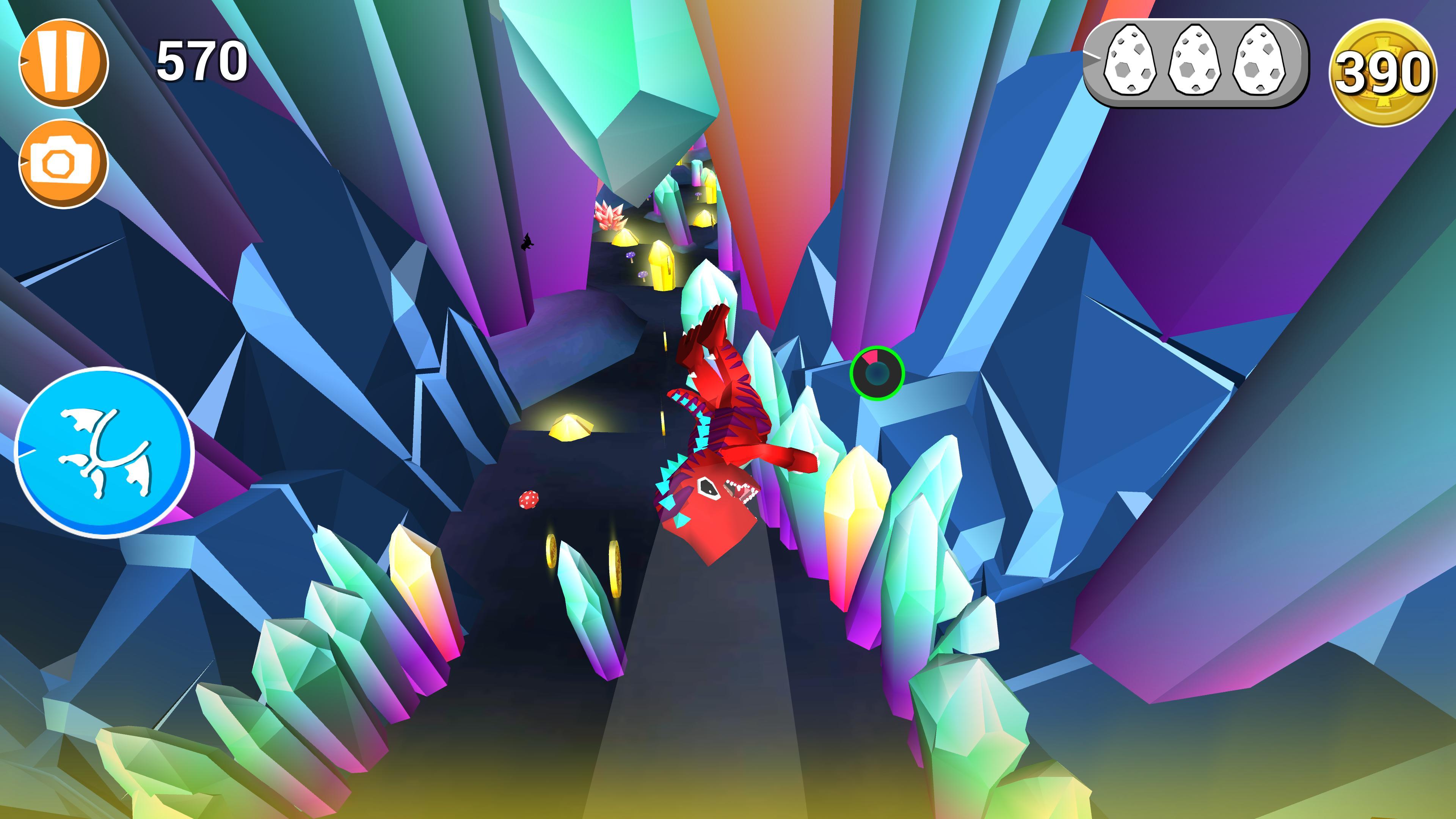
Task: Pause the game using the pause icon
Action: pos(64,61)
